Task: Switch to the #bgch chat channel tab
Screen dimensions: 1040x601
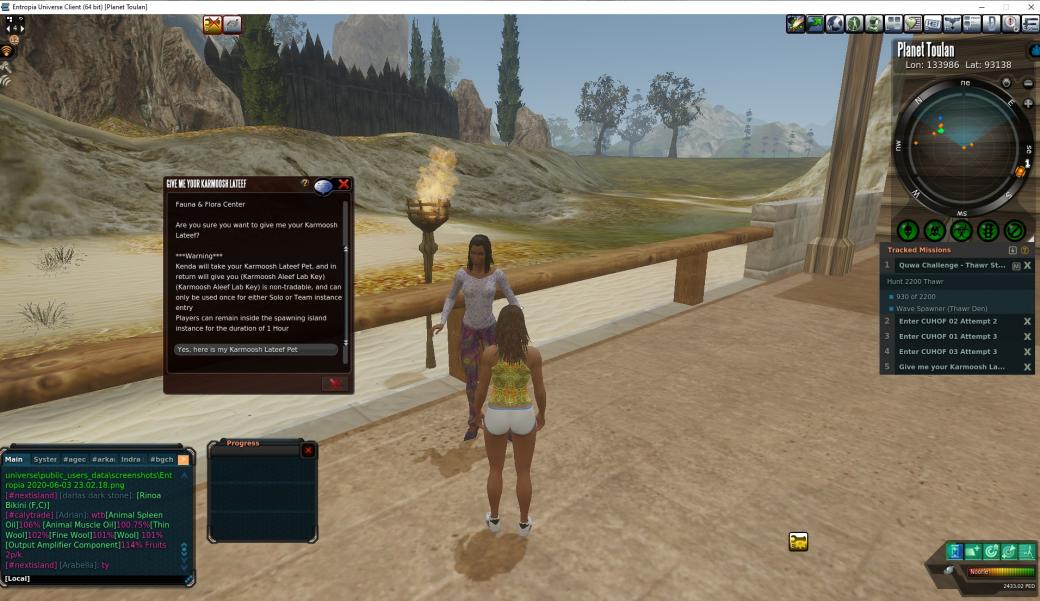Action: coord(161,459)
